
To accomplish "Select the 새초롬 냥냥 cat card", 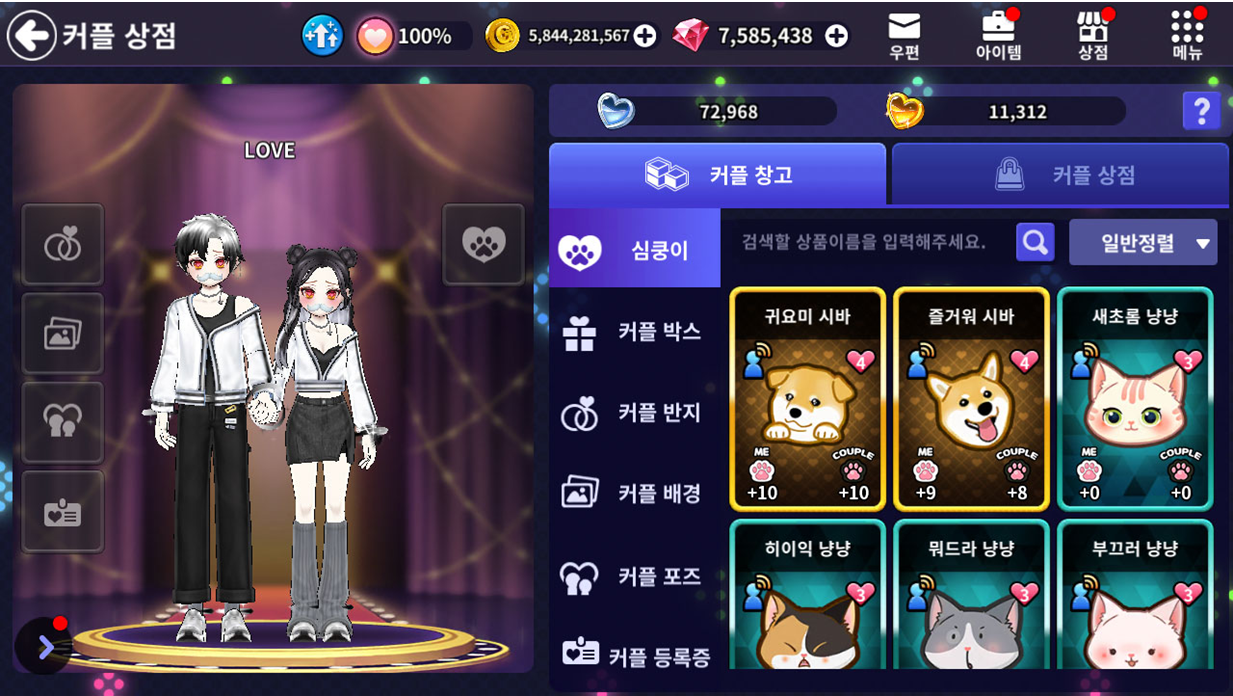I will point(1135,399).
